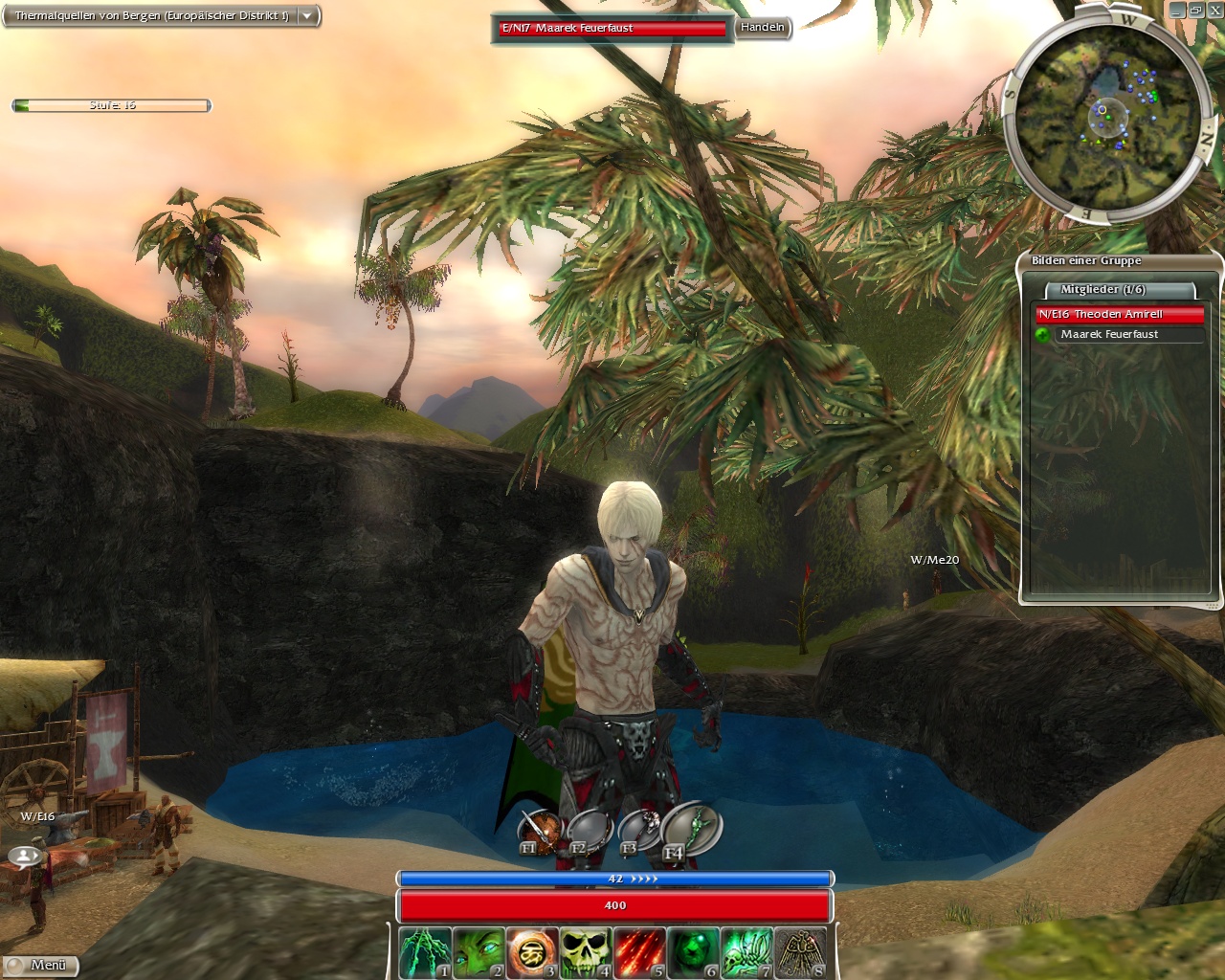Use the red streaks skill in slot 5
This screenshot has height=980, width=1225.
tap(638, 953)
